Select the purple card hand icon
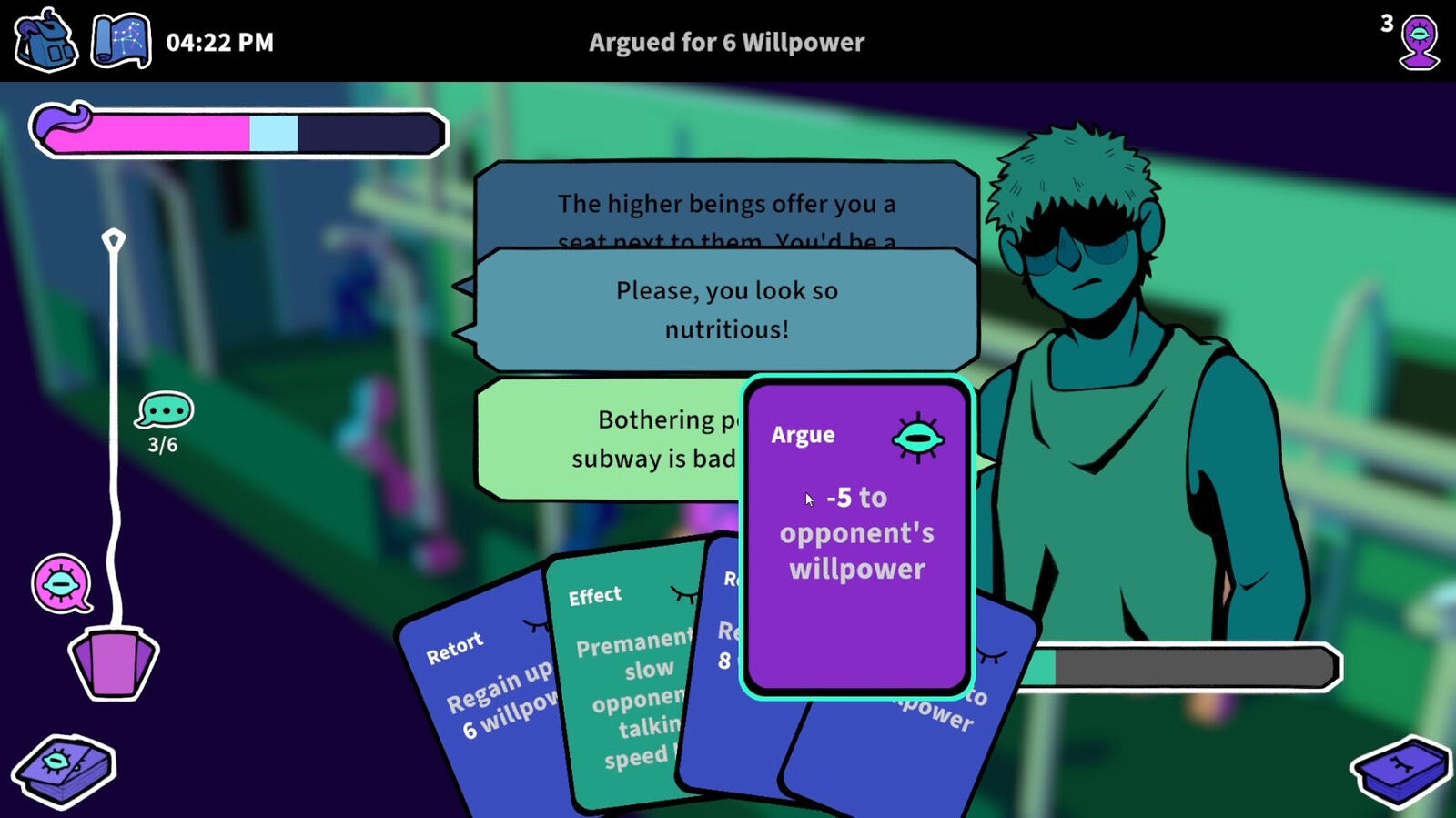Image resolution: width=1456 pixels, height=818 pixels. pos(114,662)
